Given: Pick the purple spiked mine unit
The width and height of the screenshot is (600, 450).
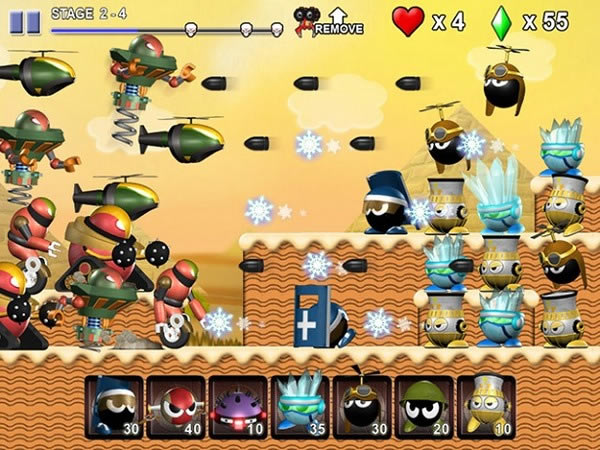Looking at the screenshot, I should coord(238,406).
